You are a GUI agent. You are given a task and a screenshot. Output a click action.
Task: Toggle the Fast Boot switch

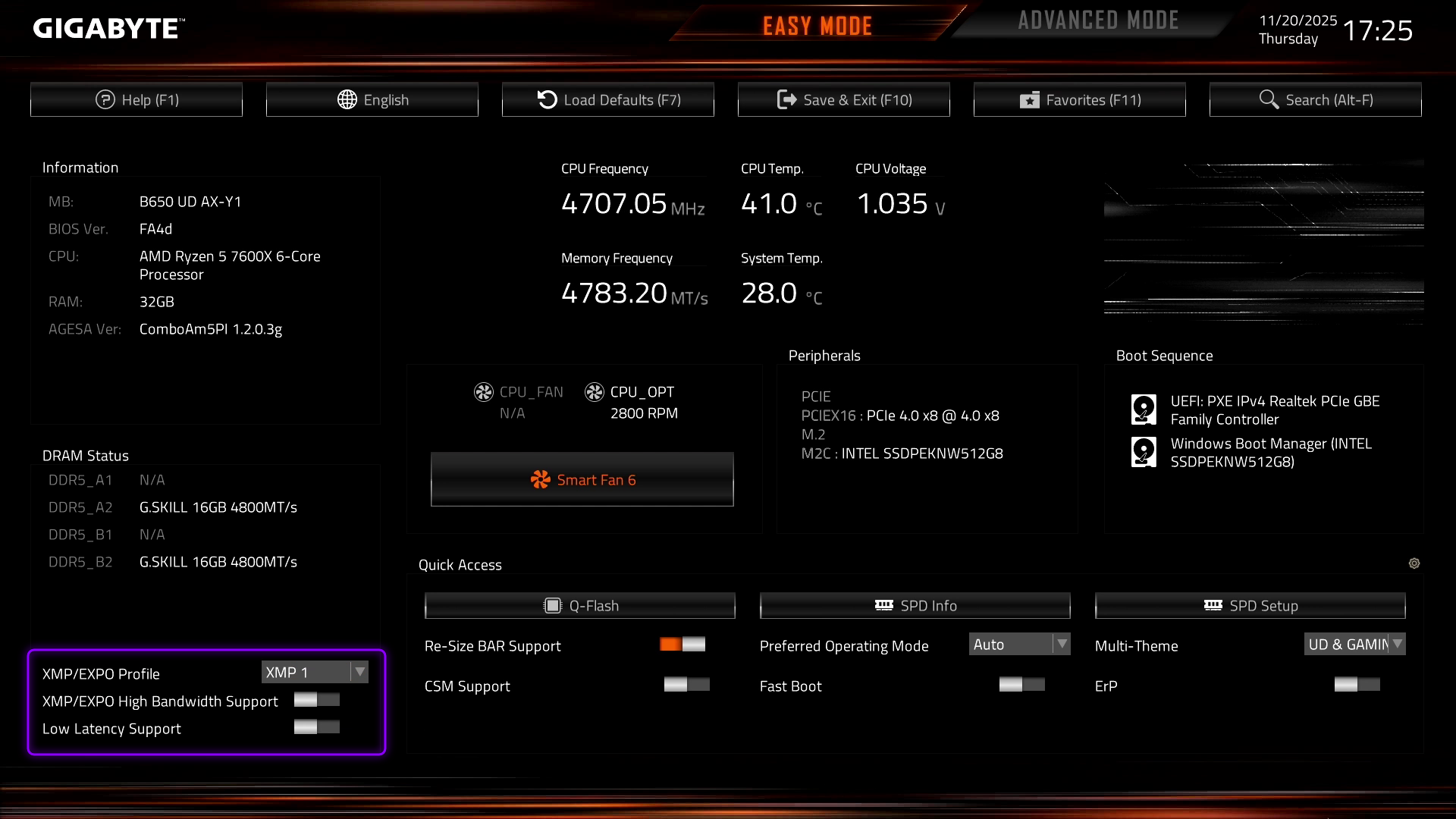click(1022, 685)
